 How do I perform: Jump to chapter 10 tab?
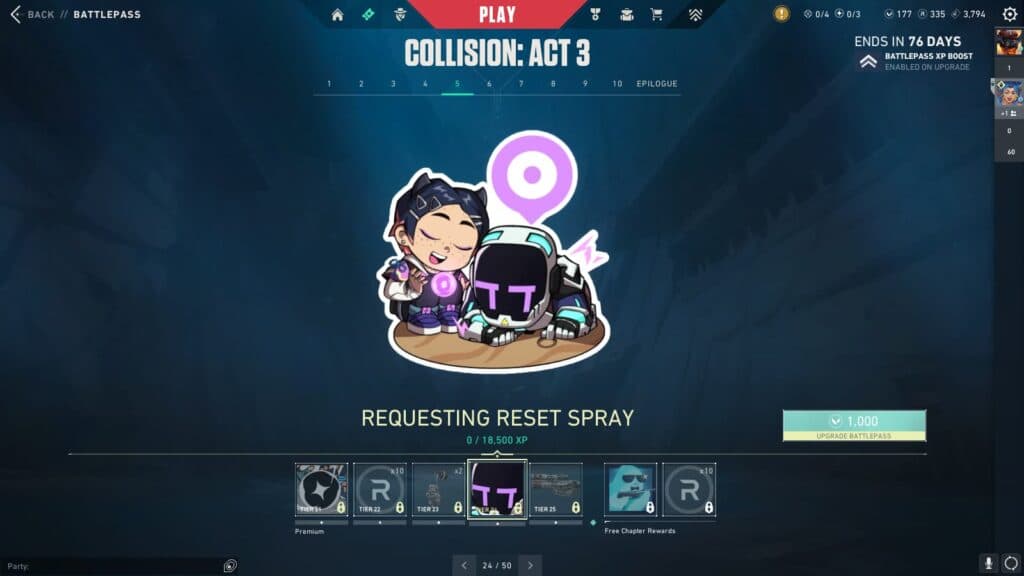617,84
